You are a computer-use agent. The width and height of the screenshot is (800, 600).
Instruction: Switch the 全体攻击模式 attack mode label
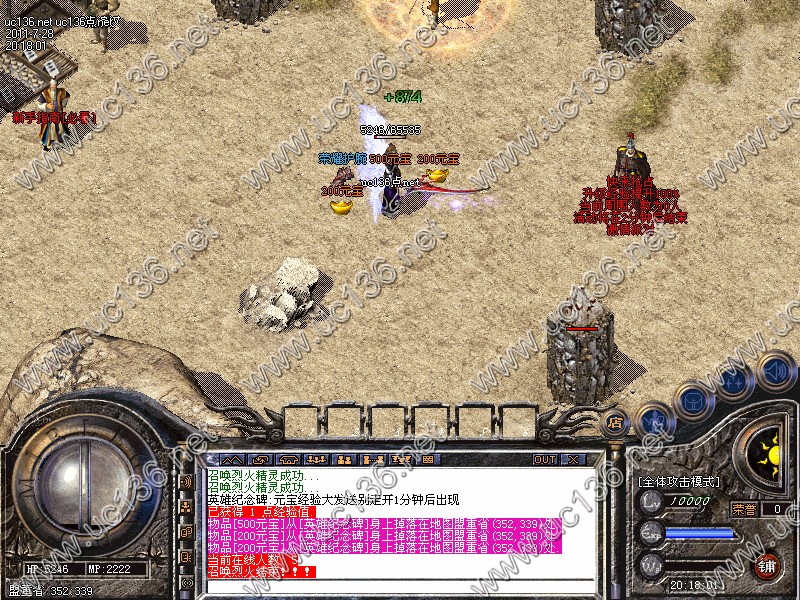click(x=679, y=482)
